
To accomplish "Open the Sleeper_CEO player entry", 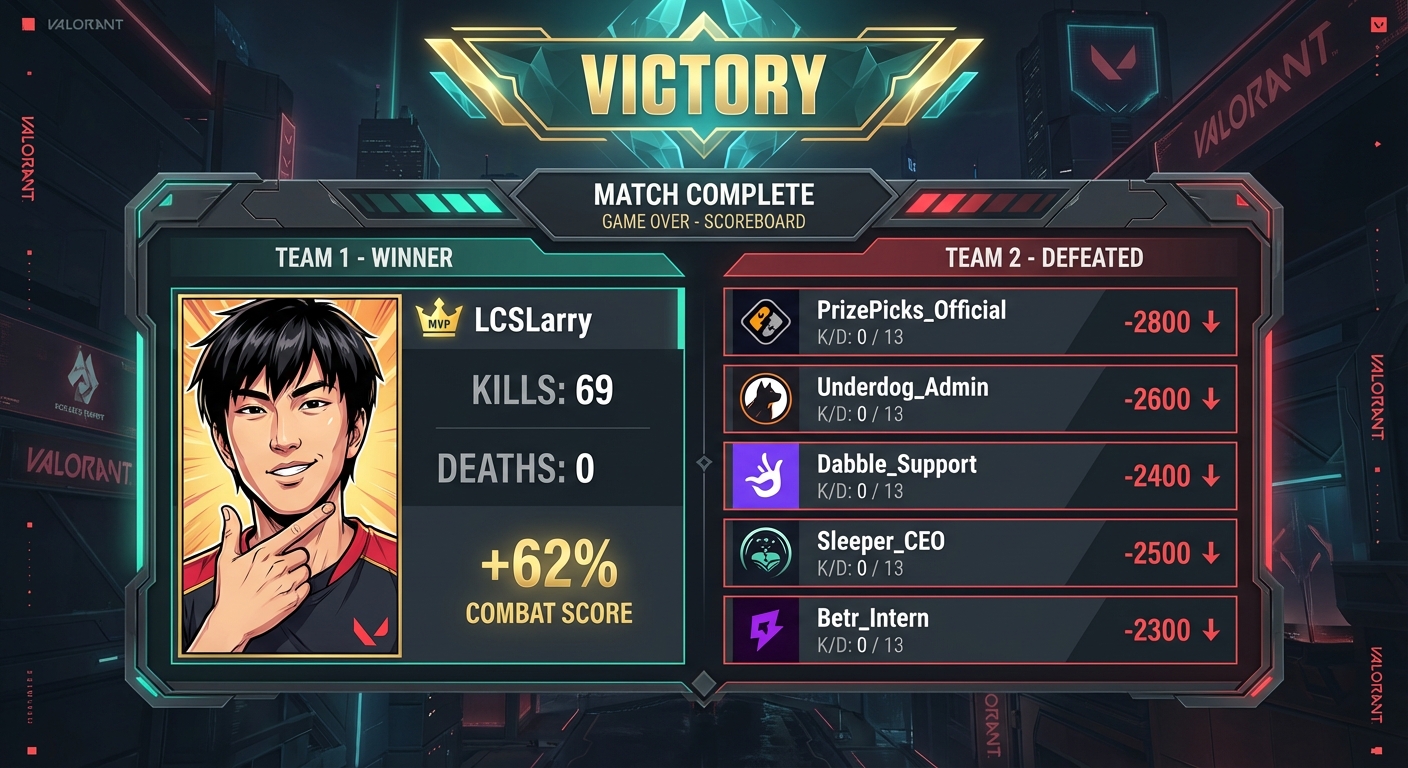I will pyautogui.click(x=980, y=553).
